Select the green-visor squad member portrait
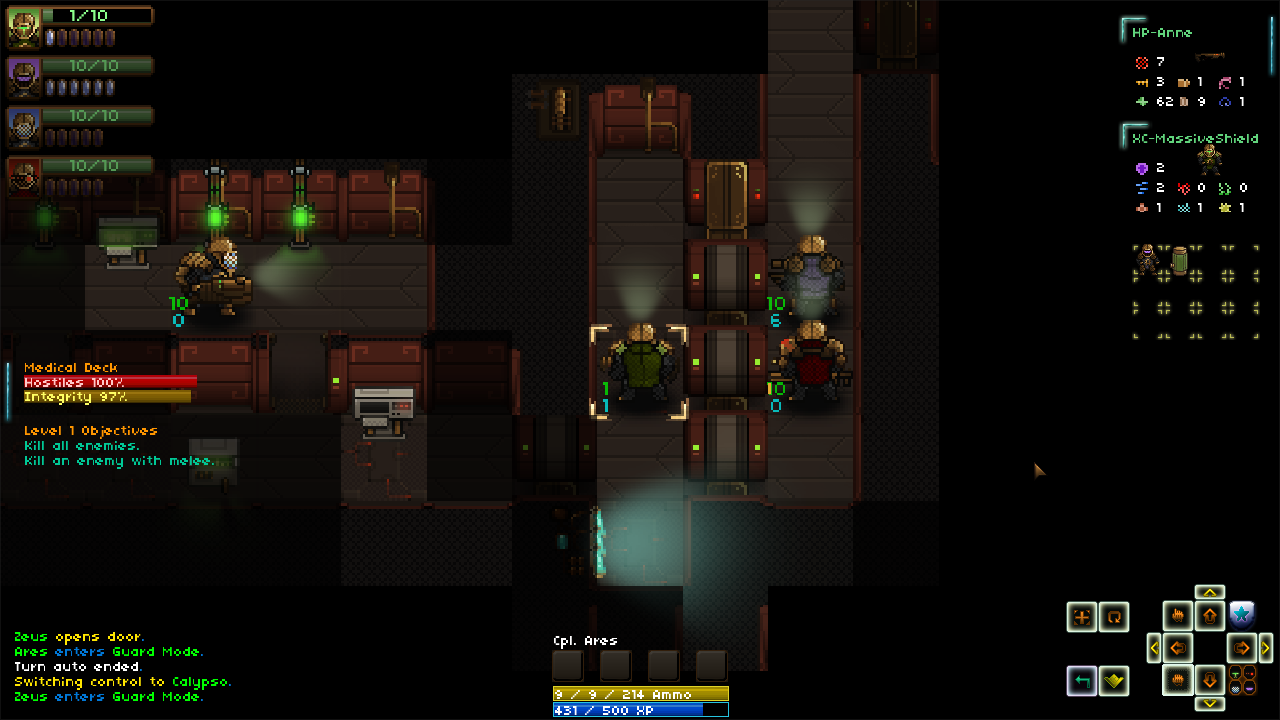 click(24, 28)
